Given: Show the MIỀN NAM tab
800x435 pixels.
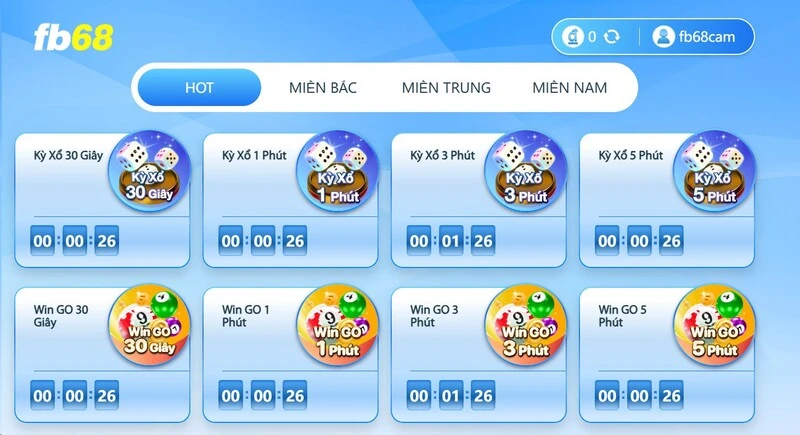Looking at the screenshot, I should click(569, 87).
